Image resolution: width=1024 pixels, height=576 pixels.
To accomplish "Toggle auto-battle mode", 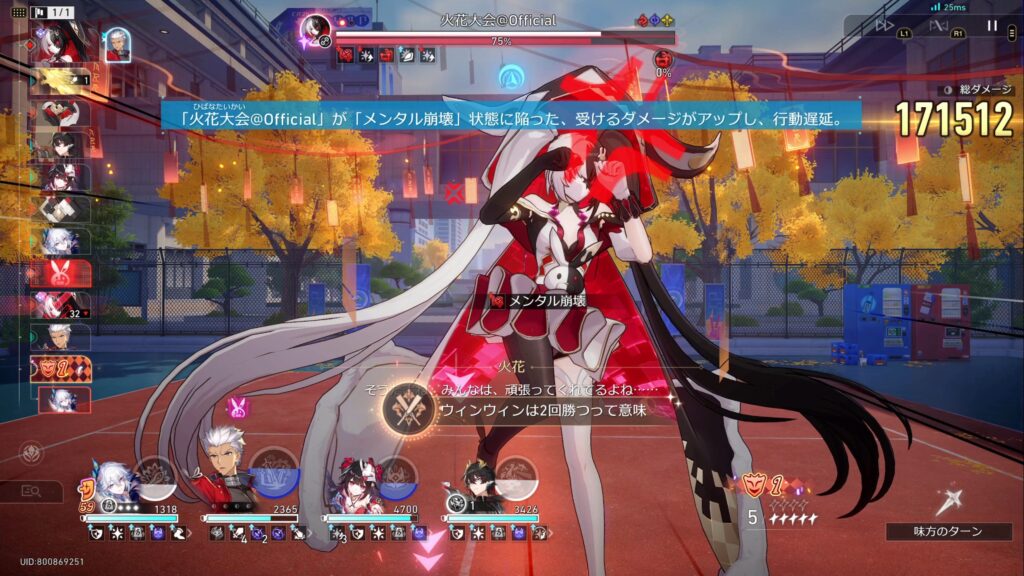I will click(939, 26).
